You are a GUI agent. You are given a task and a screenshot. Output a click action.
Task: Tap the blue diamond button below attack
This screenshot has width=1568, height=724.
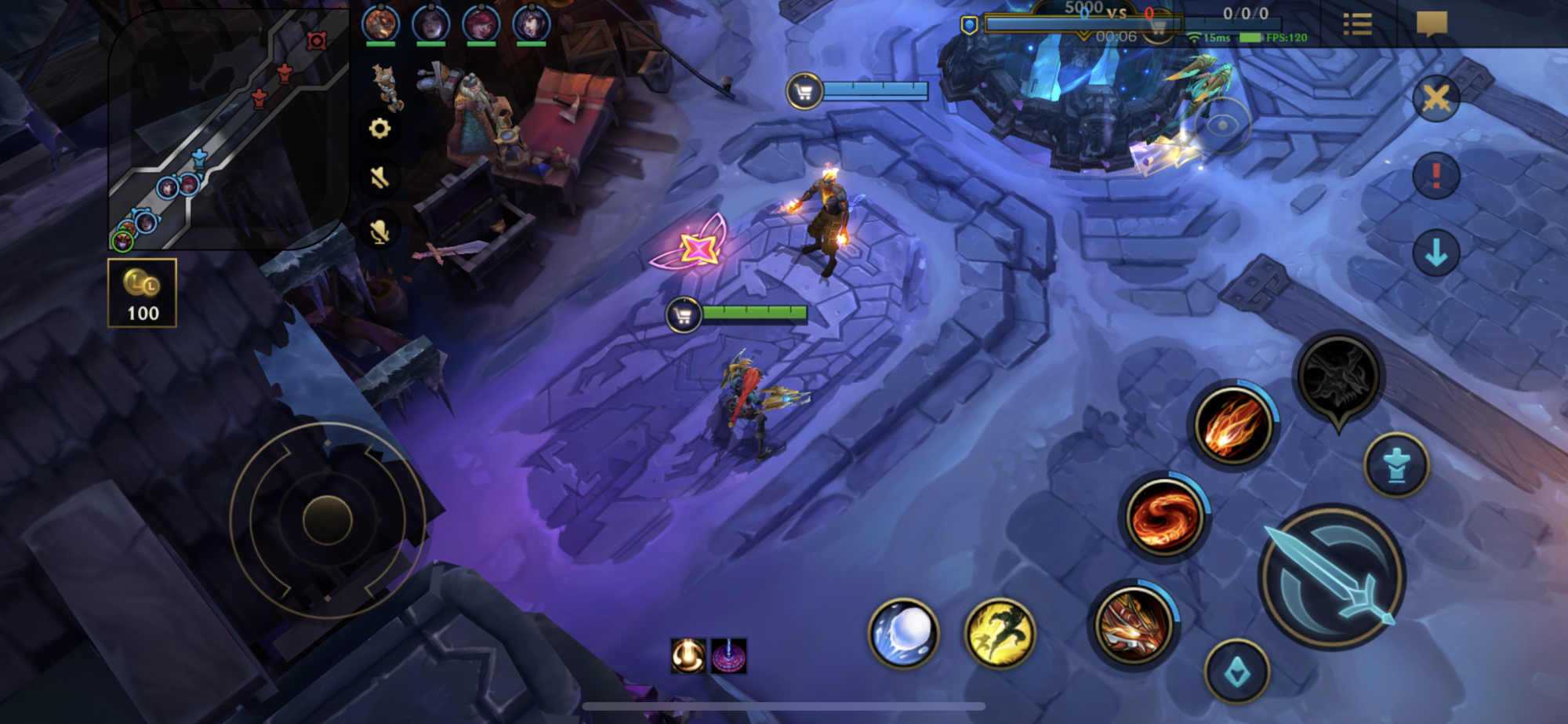[x=1236, y=671]
